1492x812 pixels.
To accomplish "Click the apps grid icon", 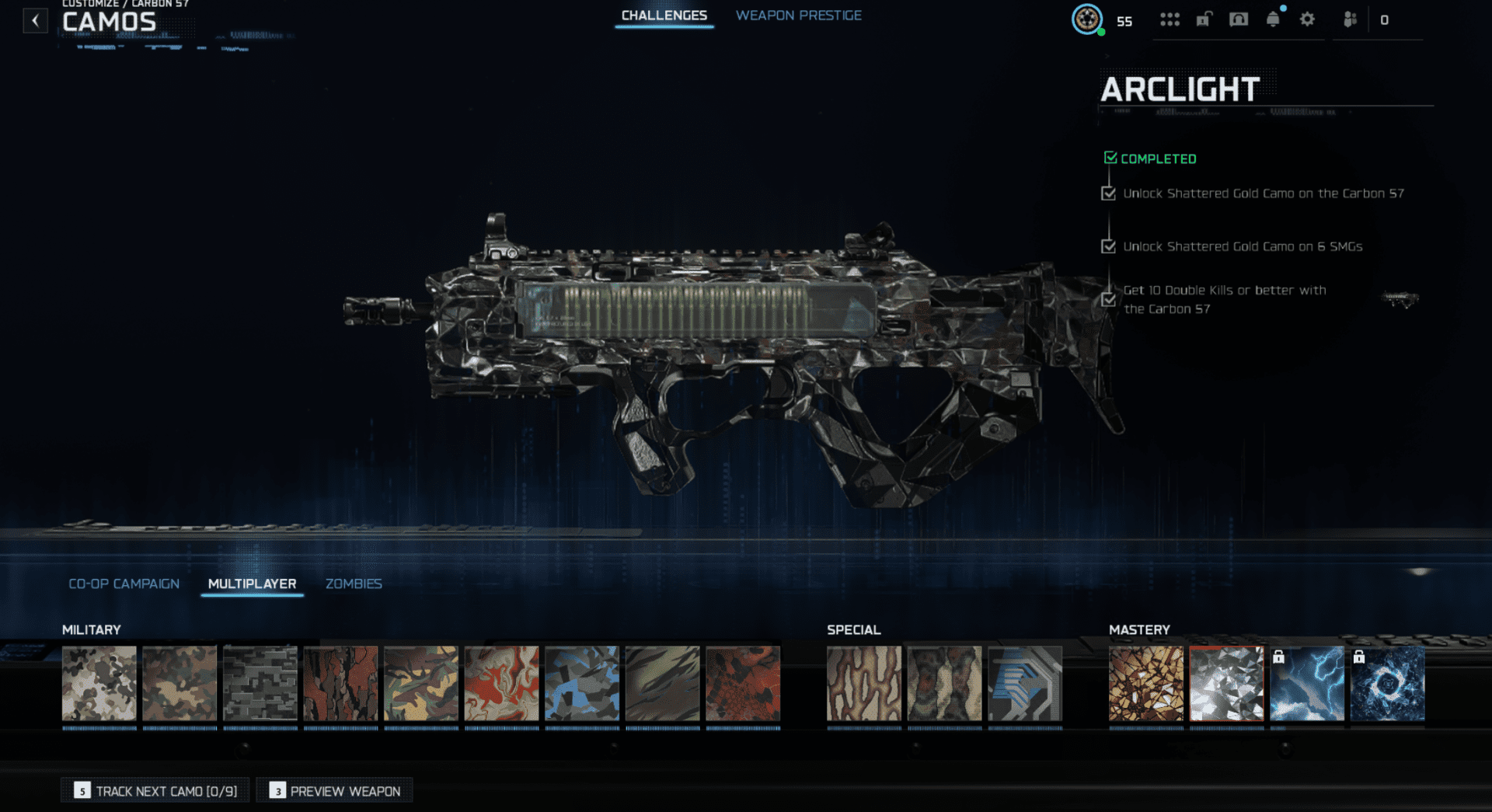I will pyautogui.click(x=1170, y=19).
